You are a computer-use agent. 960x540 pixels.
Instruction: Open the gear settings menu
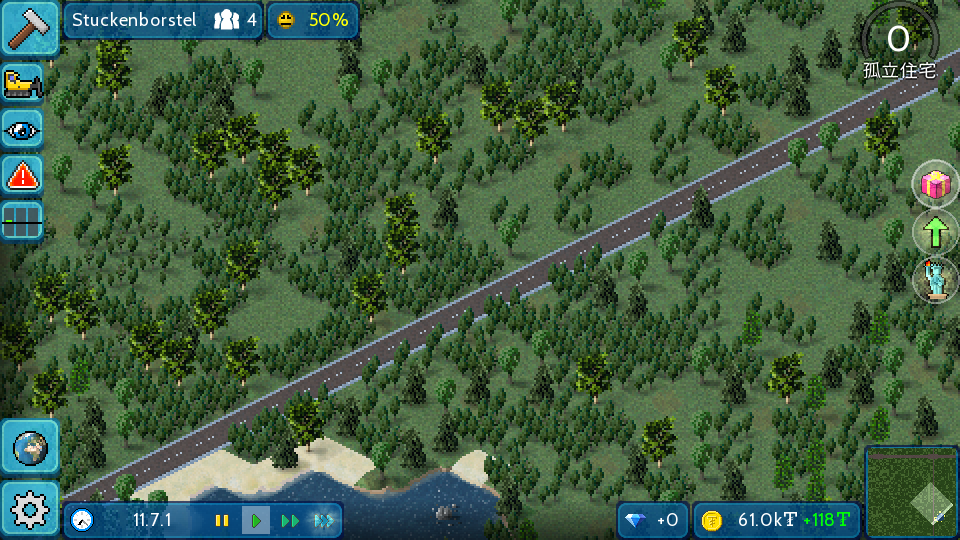[x=30, y=510]
